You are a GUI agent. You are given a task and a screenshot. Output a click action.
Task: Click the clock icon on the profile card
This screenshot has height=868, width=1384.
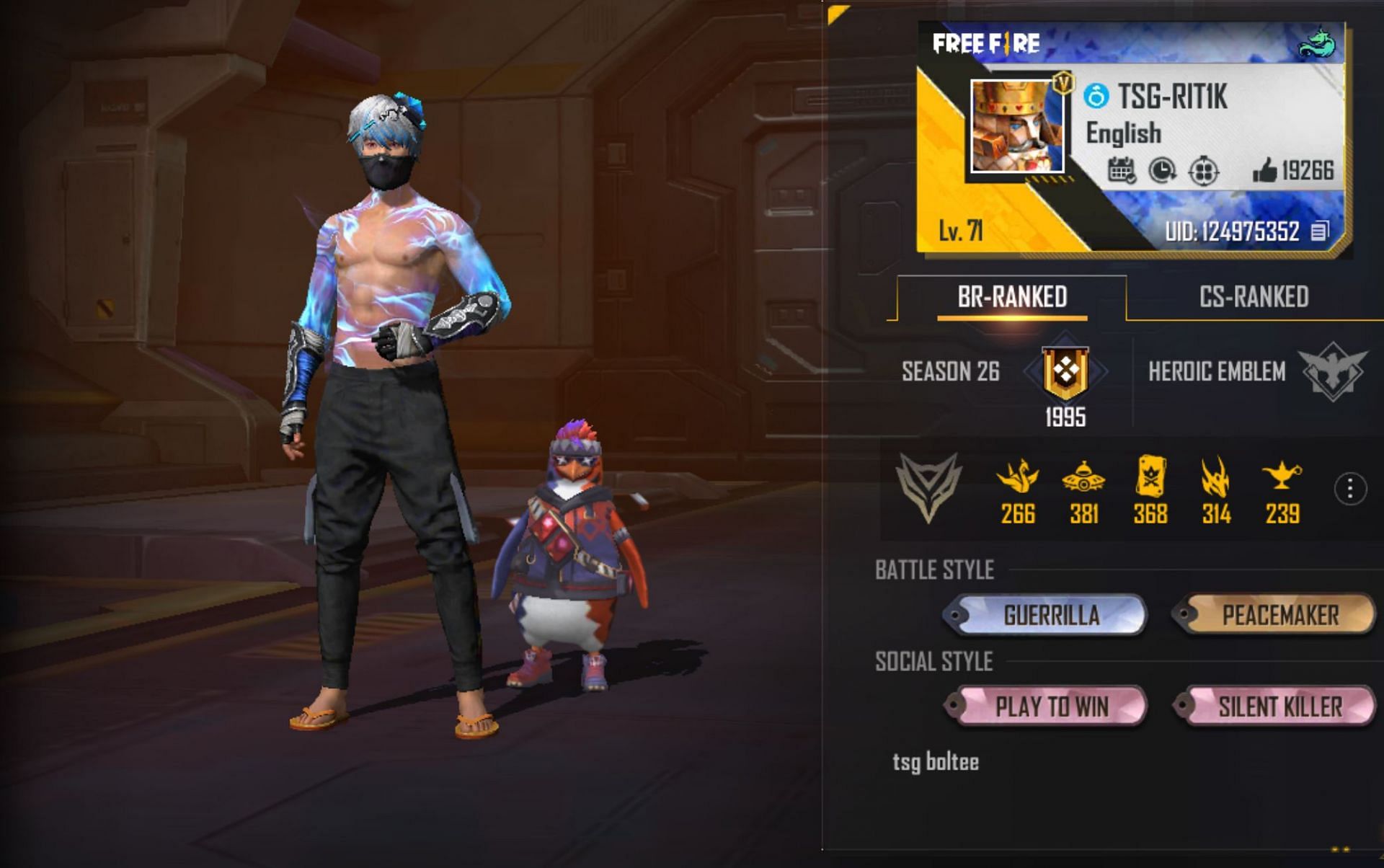[1162, 171]
